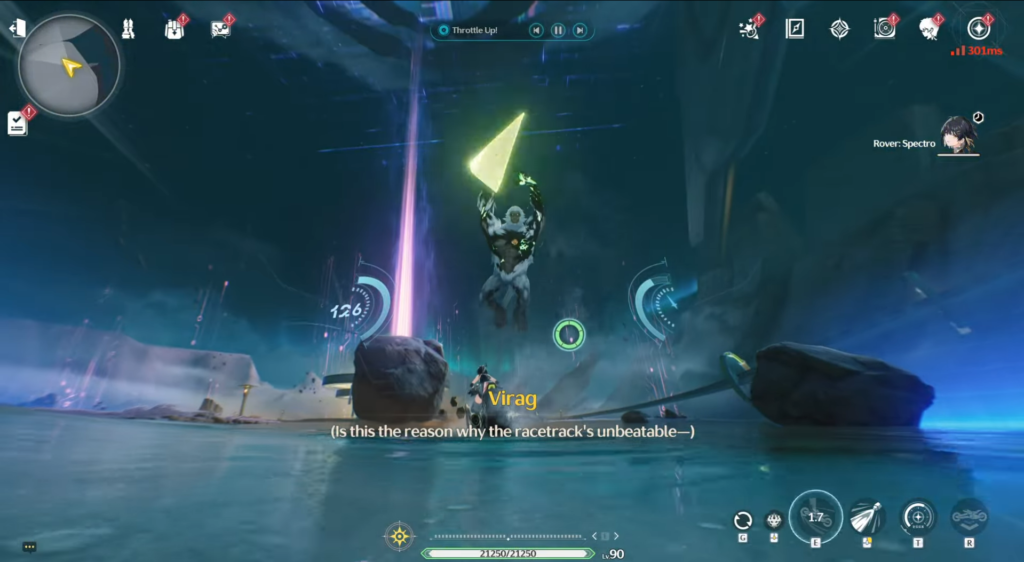The width and height of the screenshot is (1024, 562).
Task: Select Rover: Spectro character portrait
Action: (x=958, y=136)
